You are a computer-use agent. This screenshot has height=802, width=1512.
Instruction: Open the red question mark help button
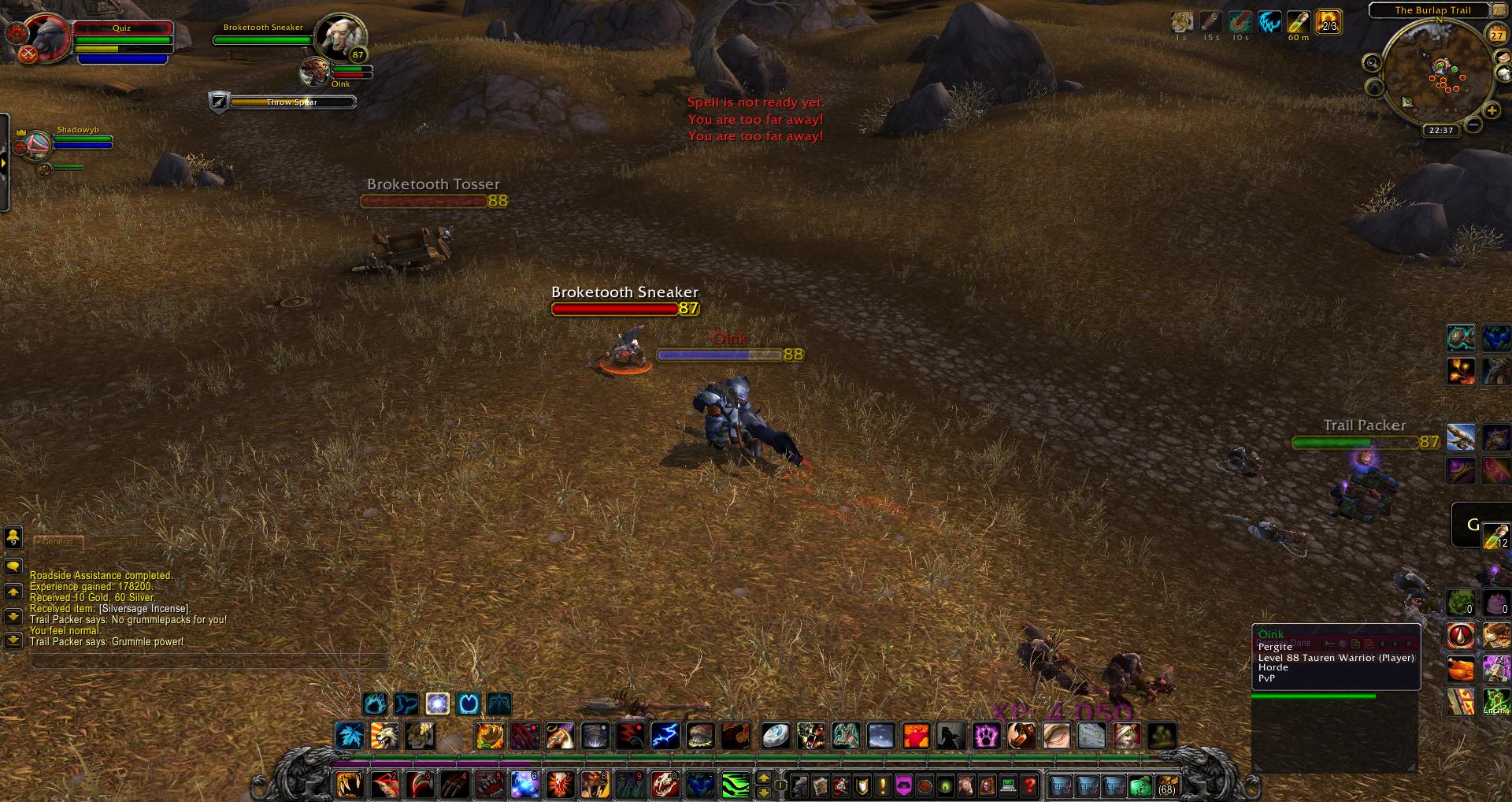(1029, 785)
